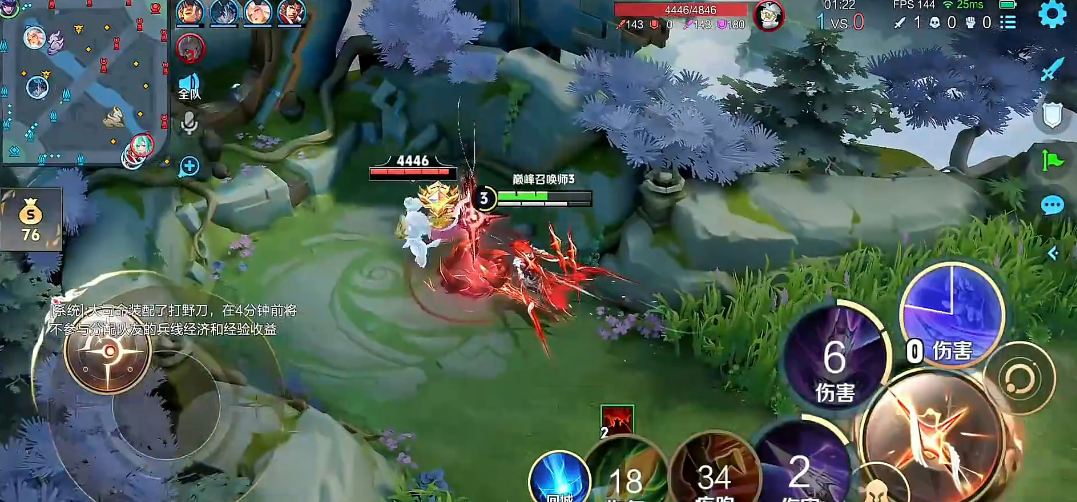Open the blue speech bubble quick chat
This screenshot has height=502, width=1077.
point(1052,206)
